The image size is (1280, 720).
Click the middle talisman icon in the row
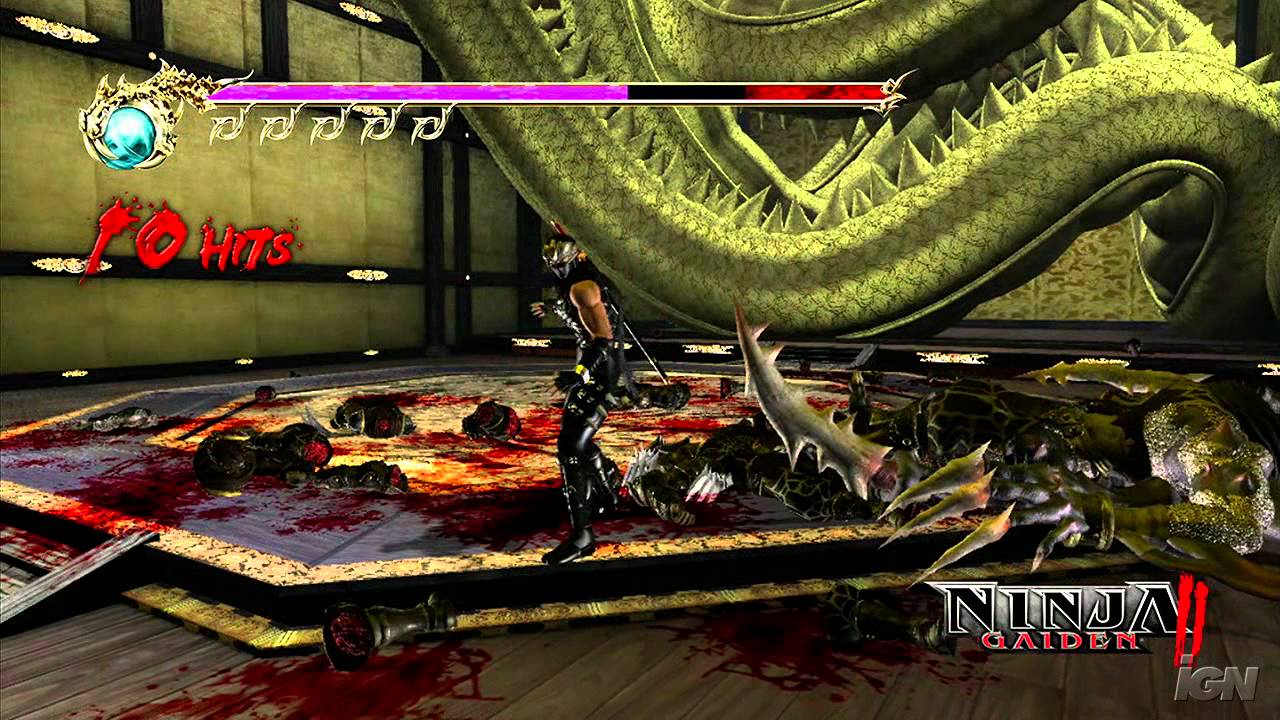[x=330, y=125]
